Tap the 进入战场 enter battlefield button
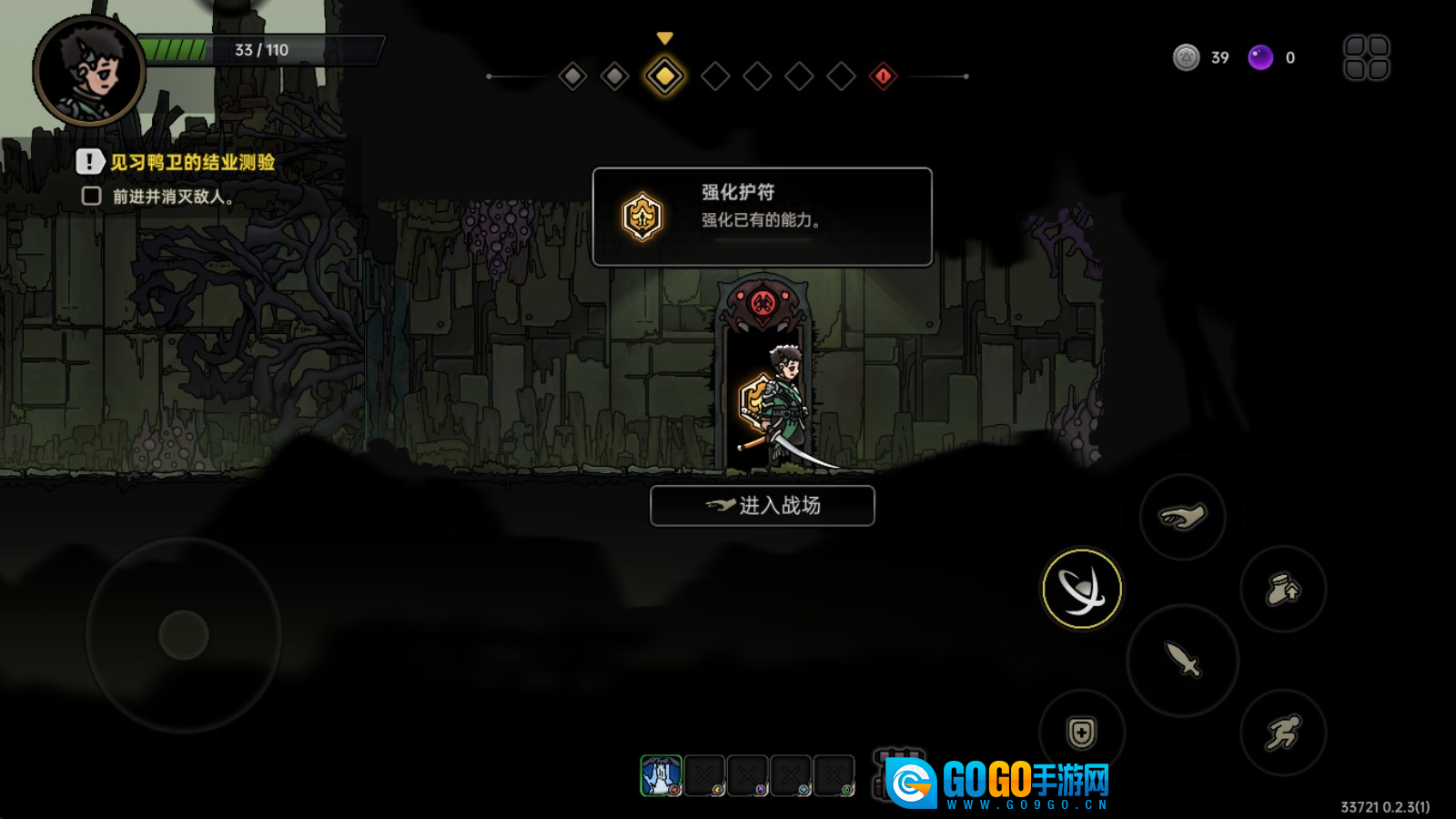Image resolution: width=1456 pixels, height=819 pixels. (763, 506)
